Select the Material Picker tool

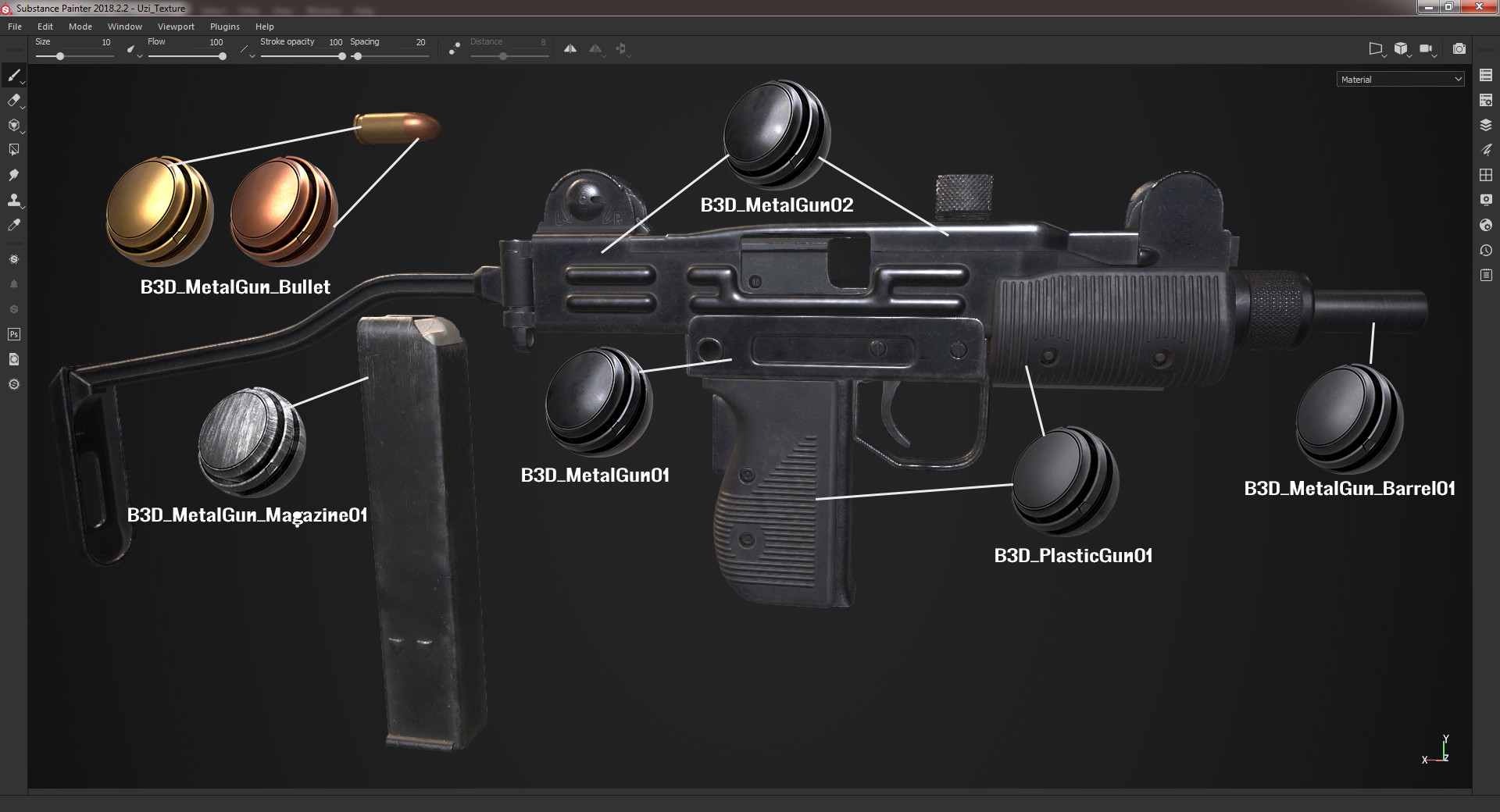14,226
